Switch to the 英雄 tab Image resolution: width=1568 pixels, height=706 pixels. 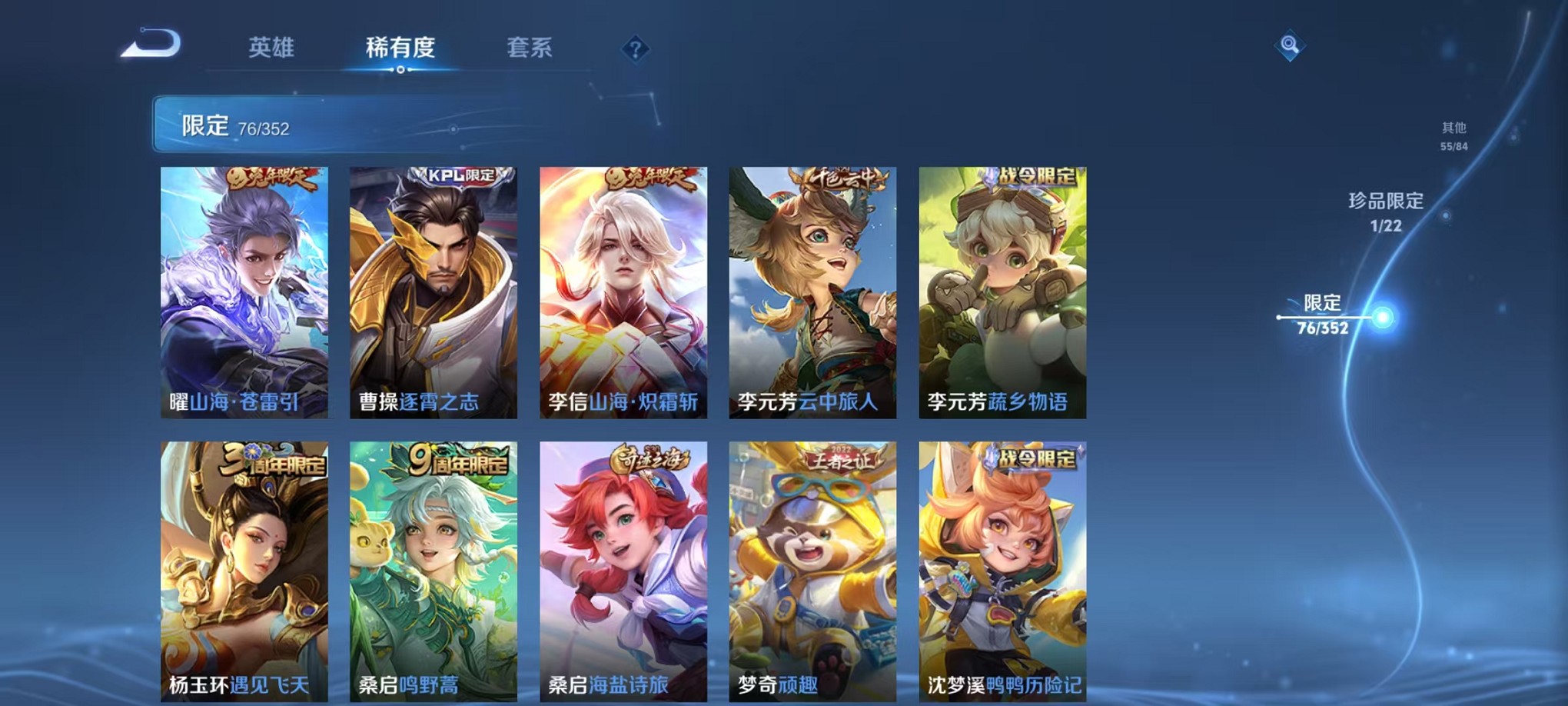(x=271, y=48)
